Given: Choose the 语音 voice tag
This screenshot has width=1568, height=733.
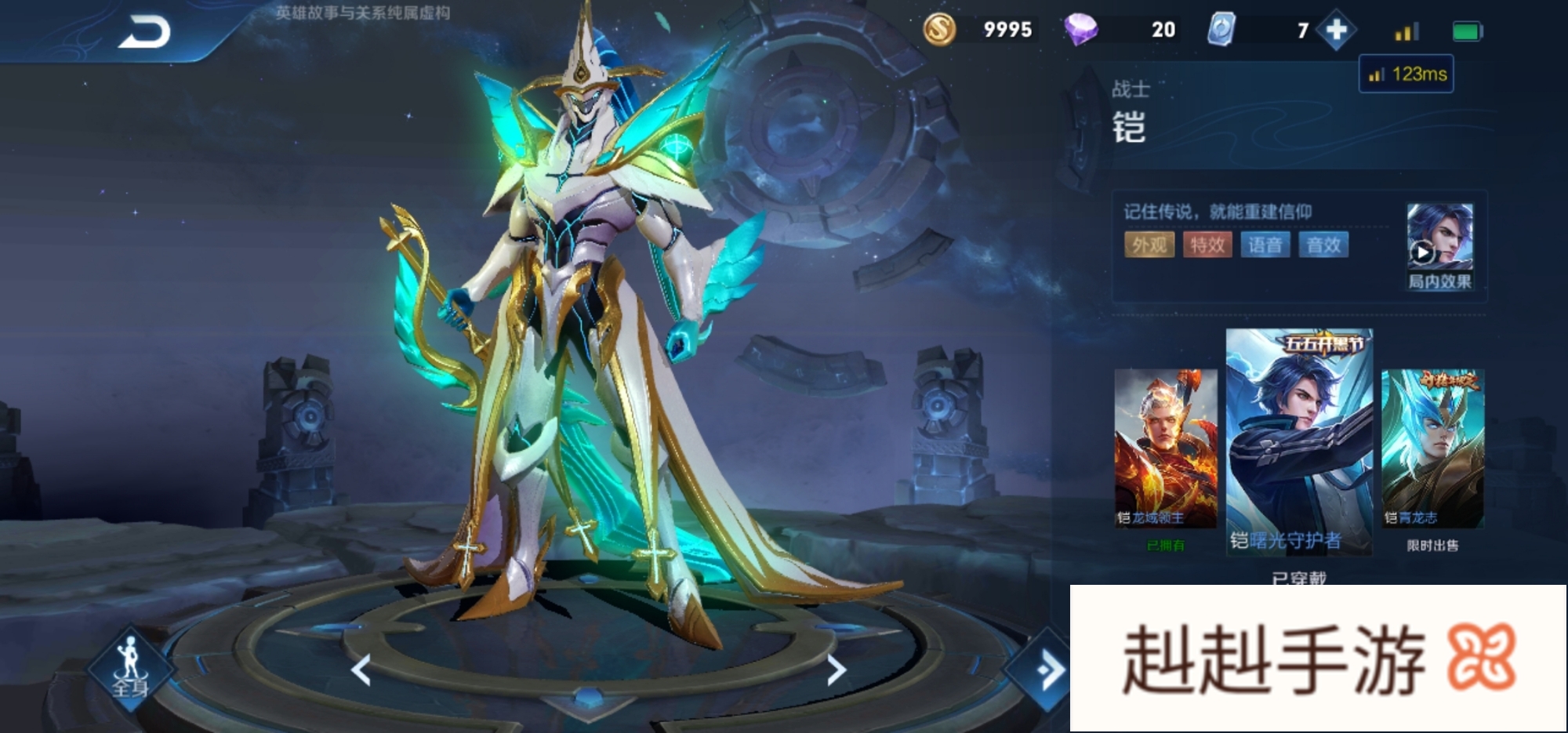Looking at the screenshot, I should [x=1265, y=245].
